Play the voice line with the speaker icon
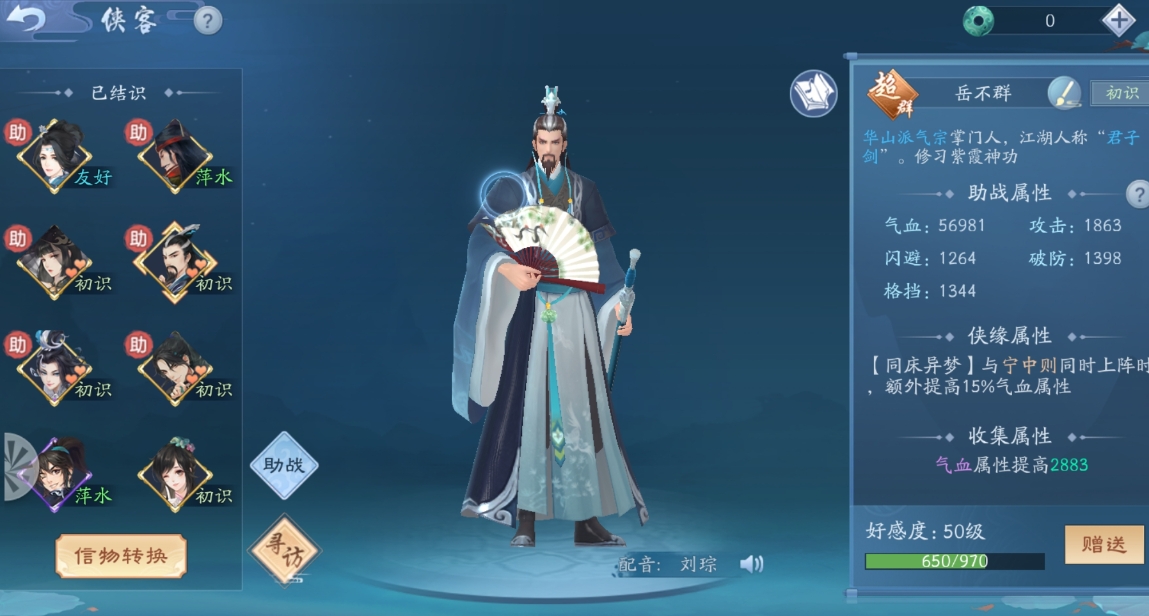Image resolution: width=1149 pixels, height=616 pixels. click(x=751, y=565)
